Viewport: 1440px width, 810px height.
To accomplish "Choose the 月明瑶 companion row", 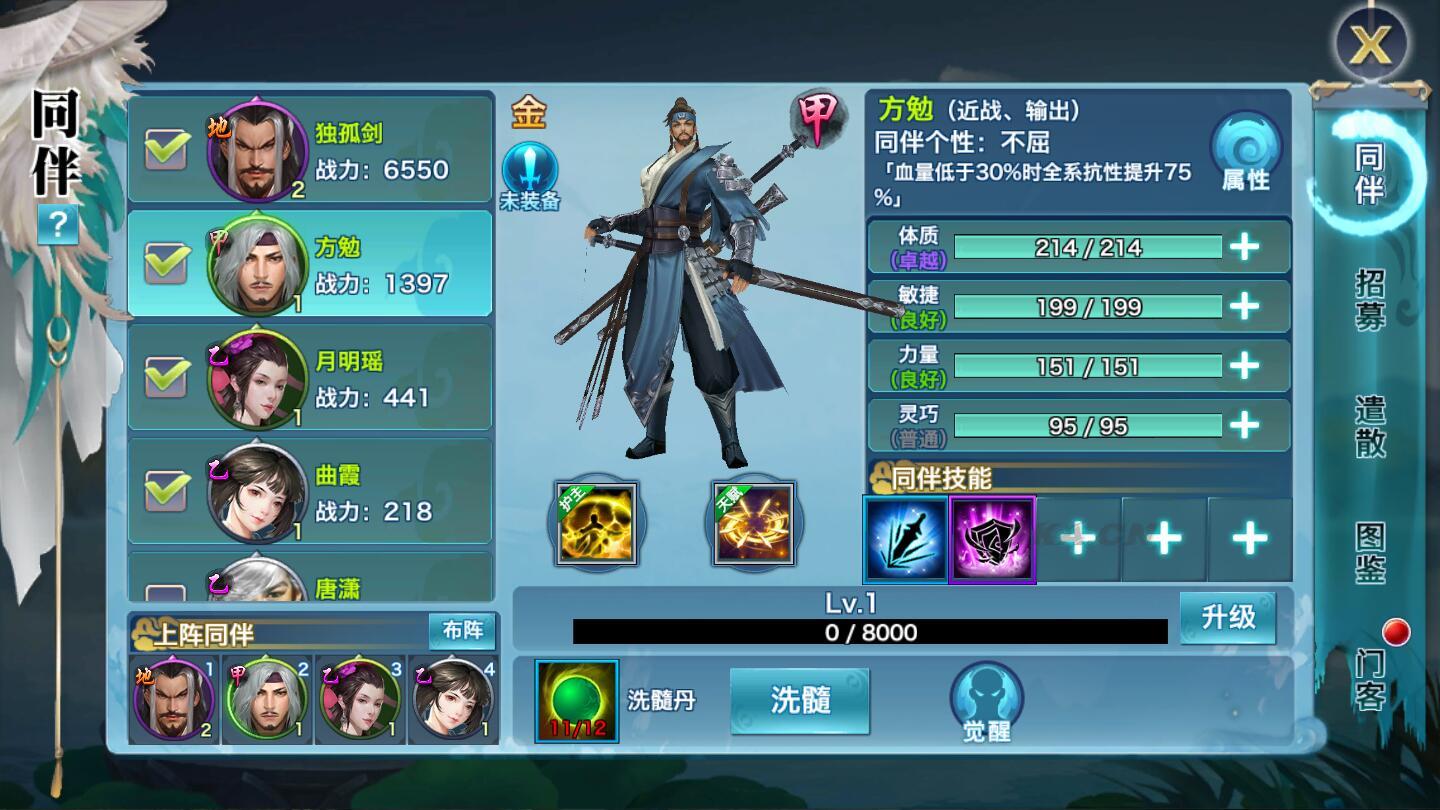I will pyautogui.click(x=310, y=378).
